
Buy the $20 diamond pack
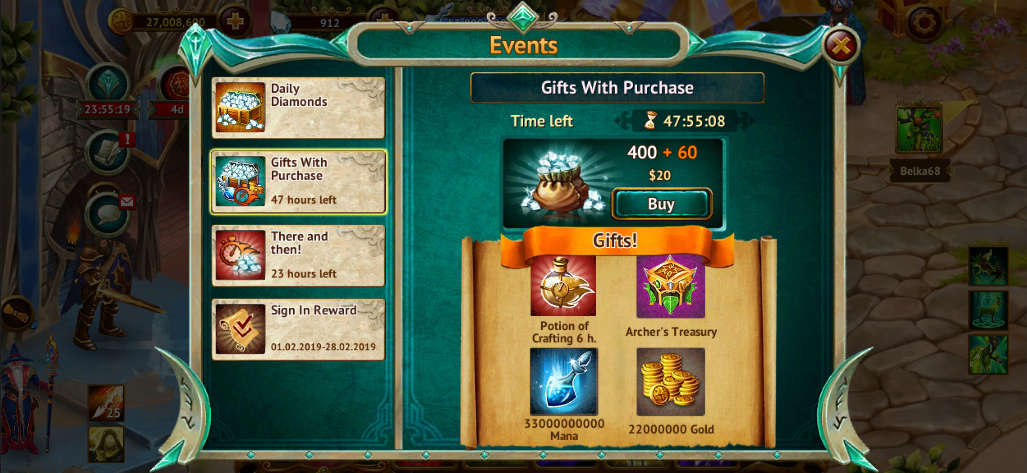click(x=661, y=204)
